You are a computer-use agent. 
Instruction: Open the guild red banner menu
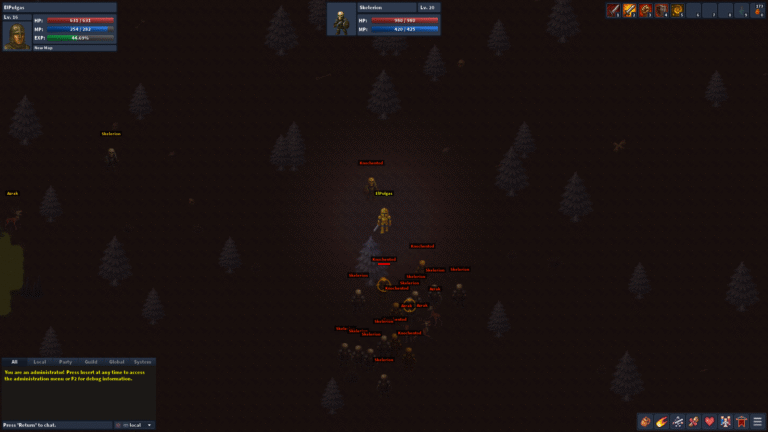tap(741, 421)
